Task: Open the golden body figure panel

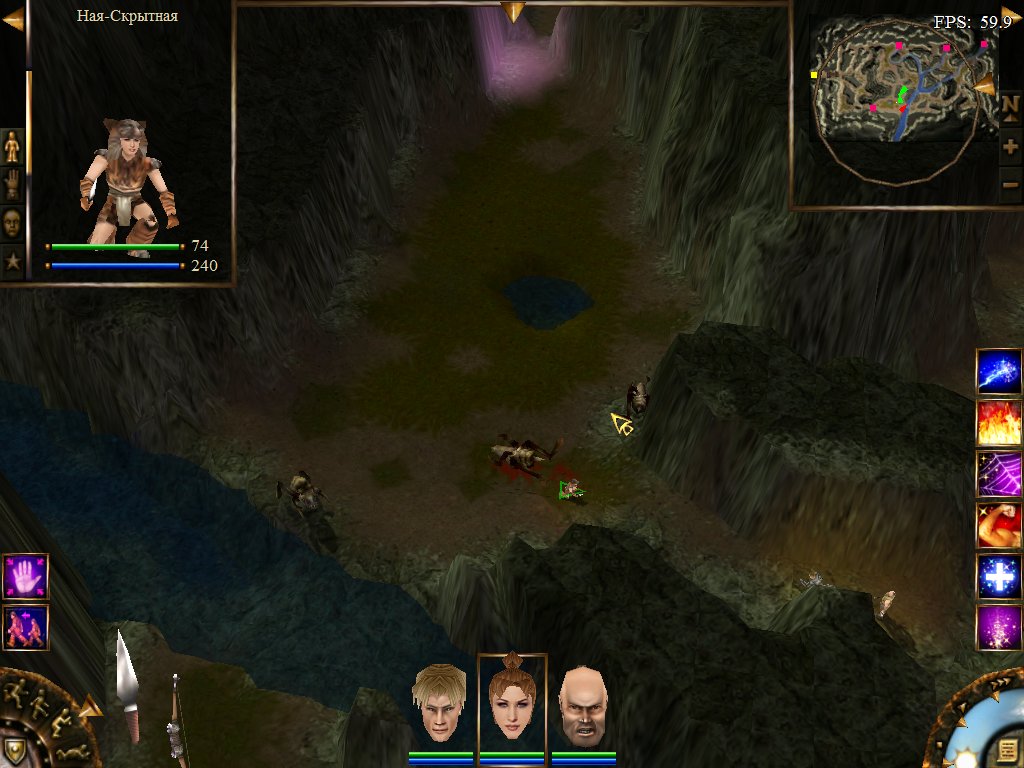Action: coord(12,147)
